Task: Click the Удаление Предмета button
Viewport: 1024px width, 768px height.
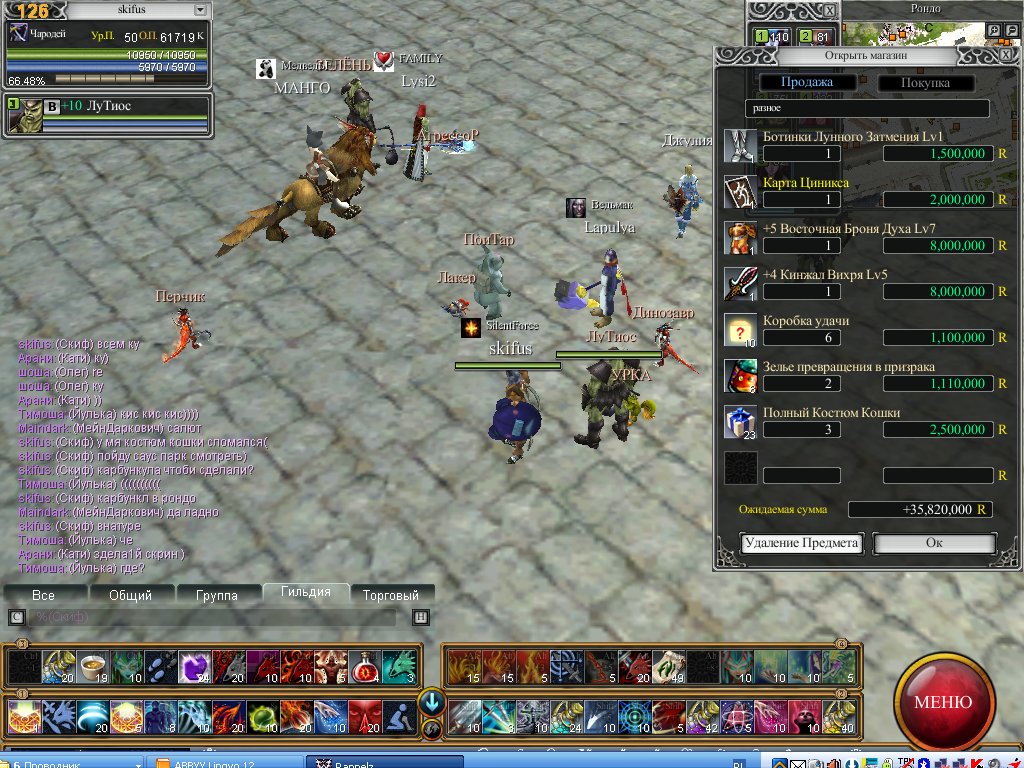Action: [801, 543]
